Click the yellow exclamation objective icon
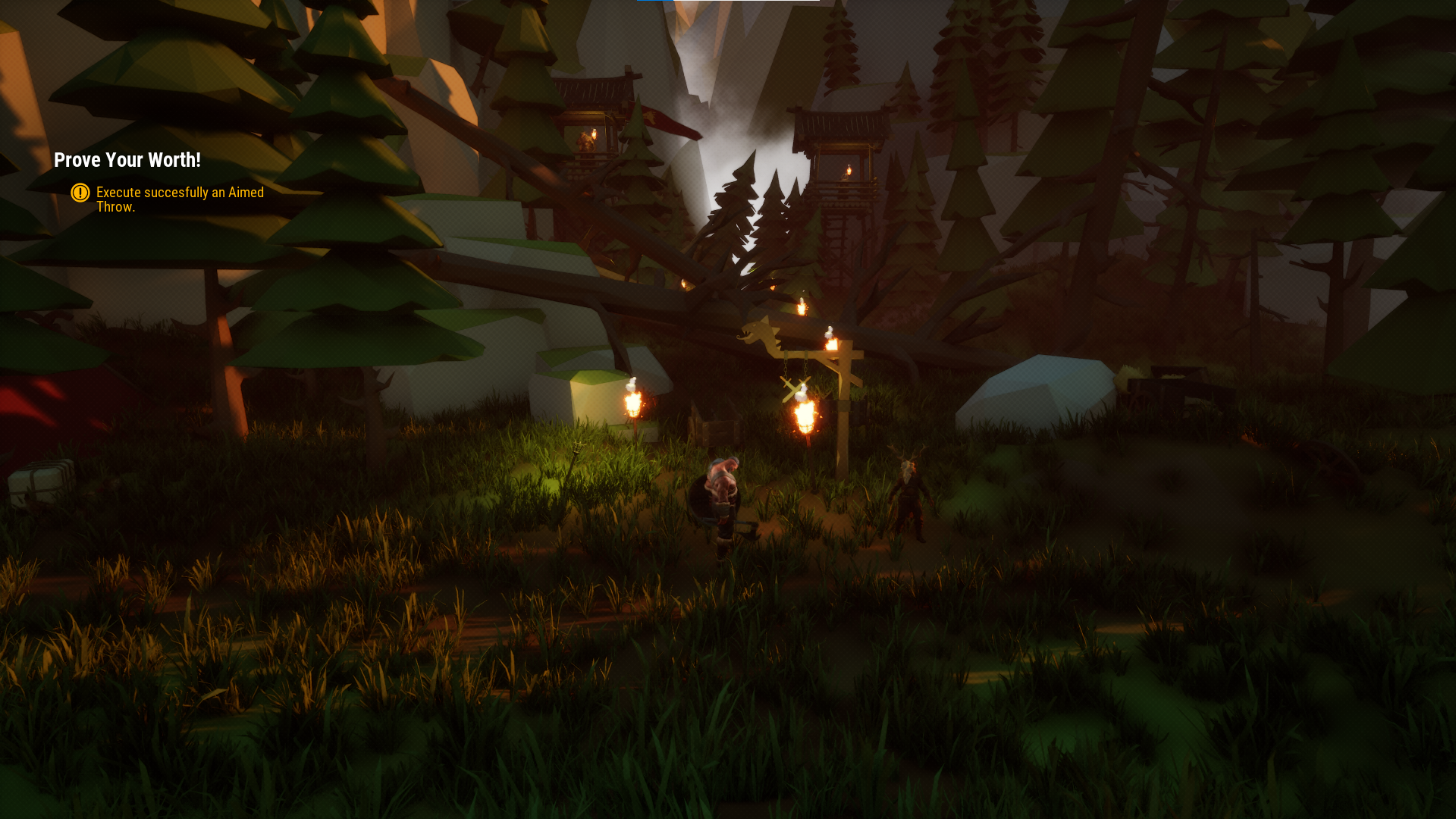 (x=80, y=193)
